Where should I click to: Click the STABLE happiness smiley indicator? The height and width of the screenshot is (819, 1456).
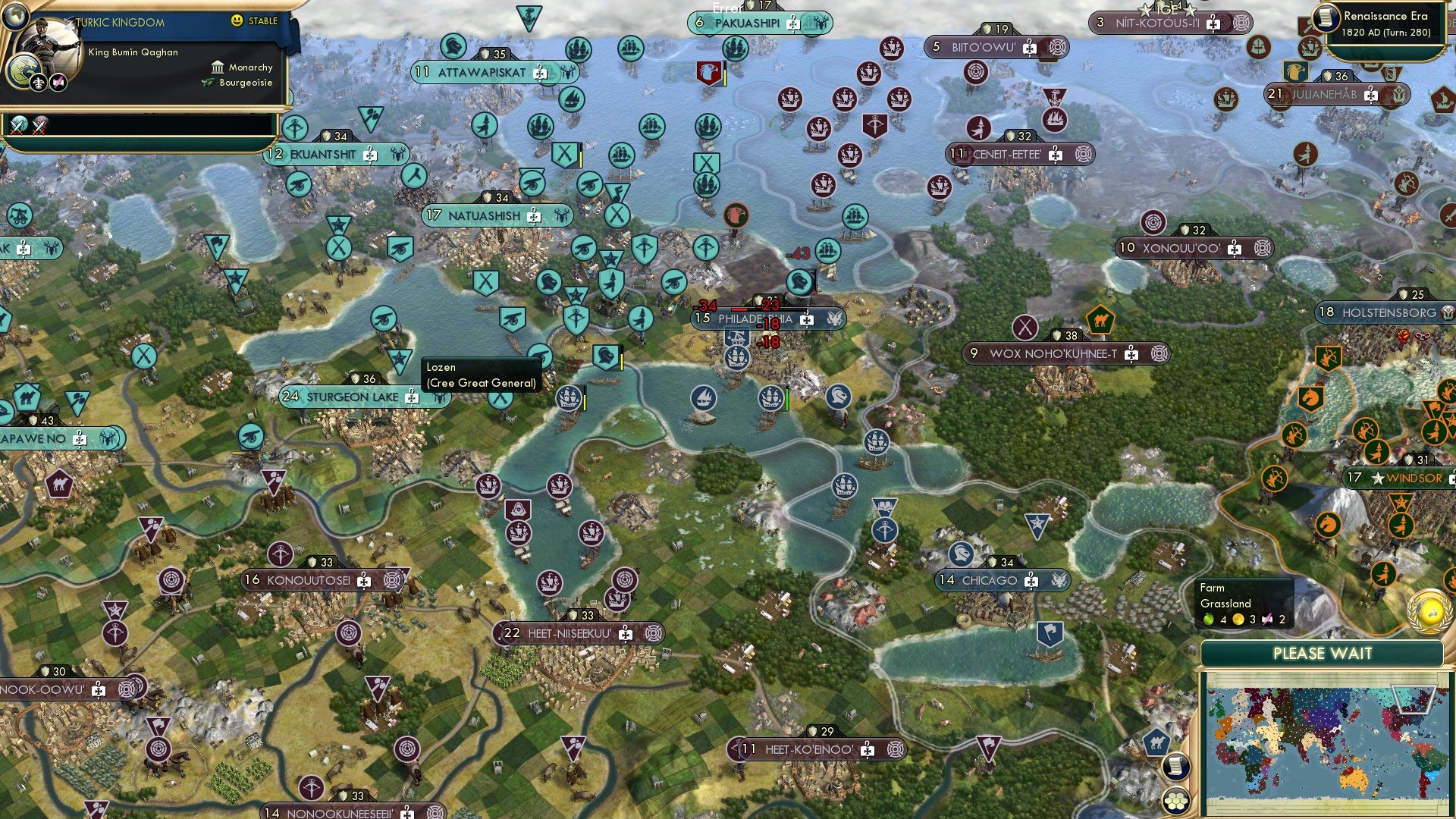click(237, 20)
